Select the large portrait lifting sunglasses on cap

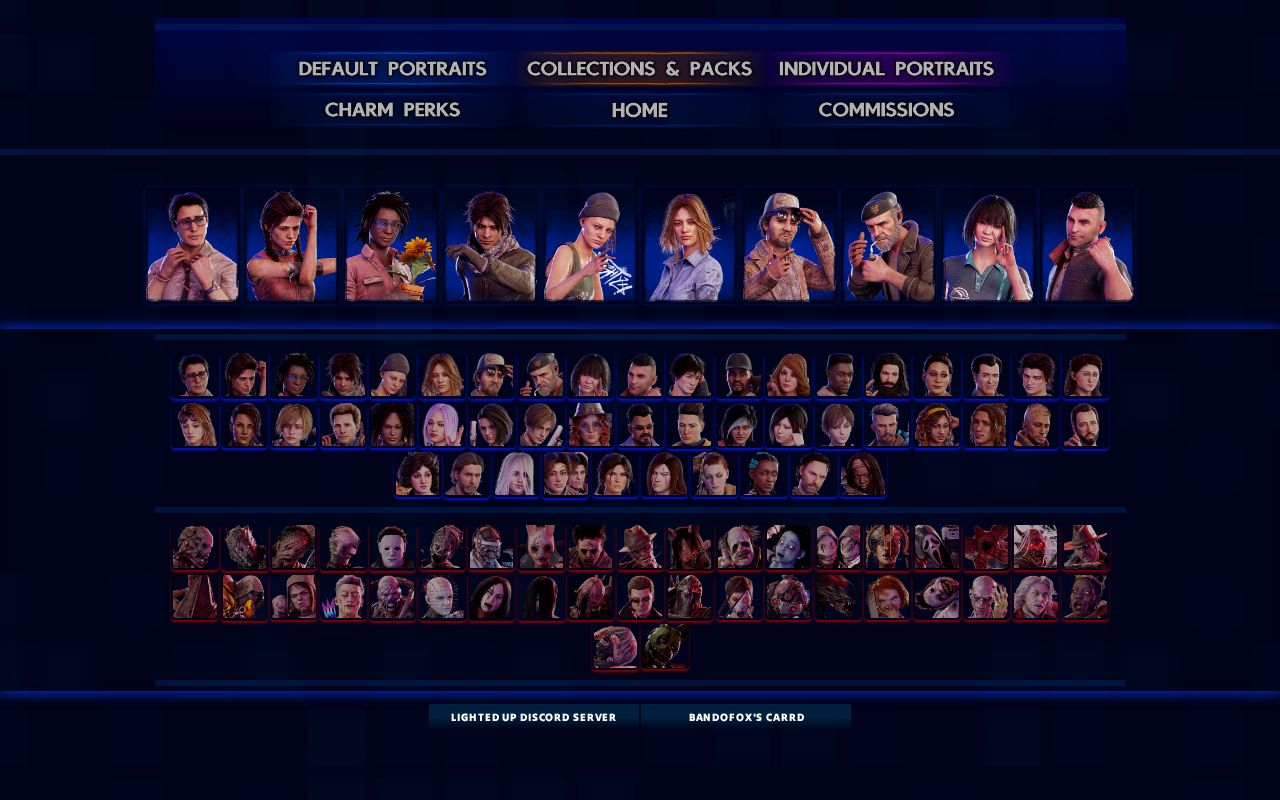789,245
